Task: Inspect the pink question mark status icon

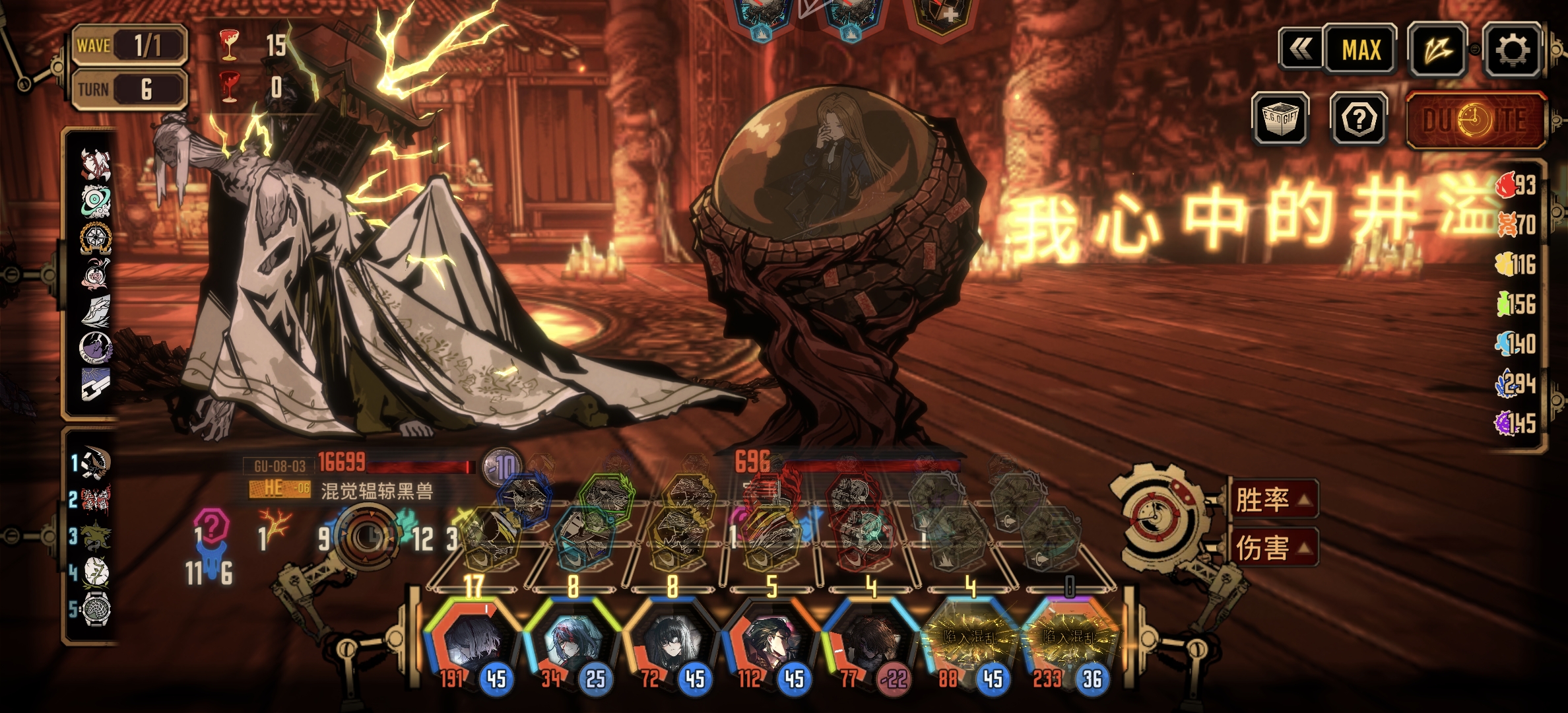Action: (211, 527)
